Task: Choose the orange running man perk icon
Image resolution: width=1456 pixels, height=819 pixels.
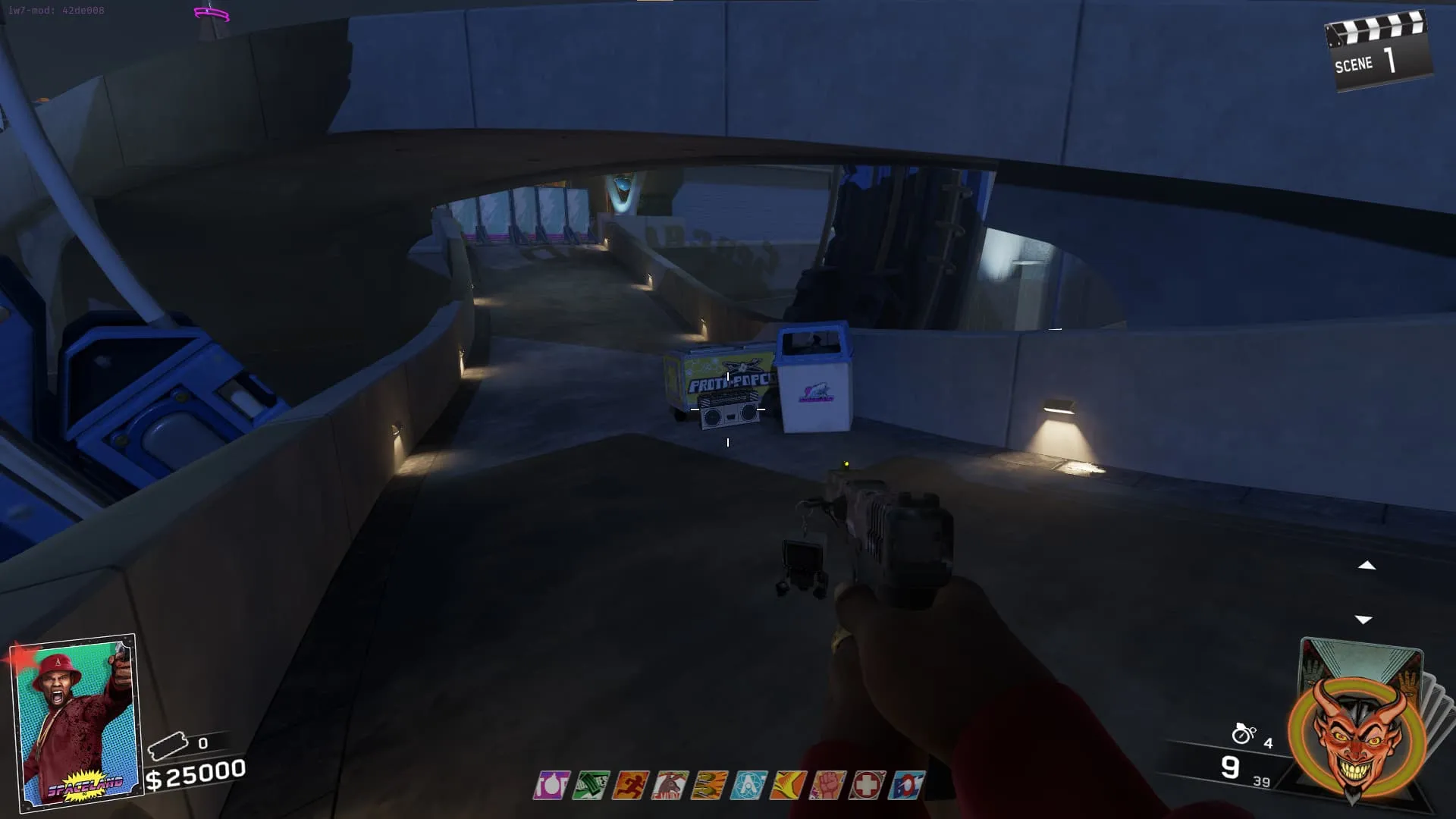Action: 630,786
